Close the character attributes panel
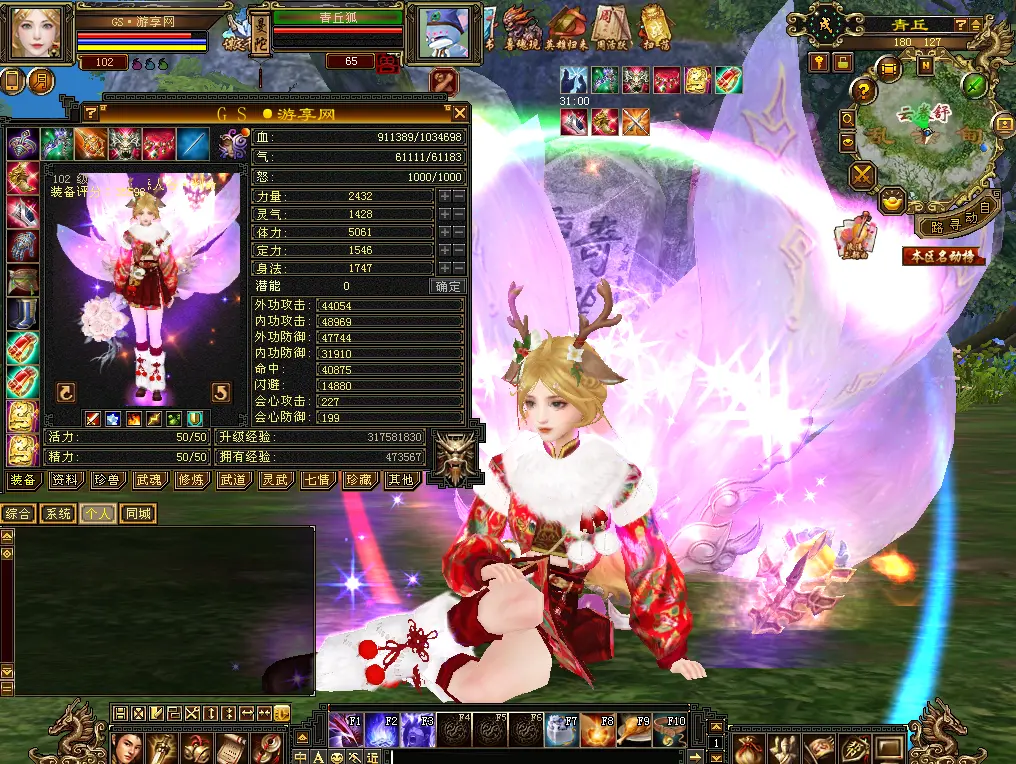1016x764 pixels. [459, 113]
